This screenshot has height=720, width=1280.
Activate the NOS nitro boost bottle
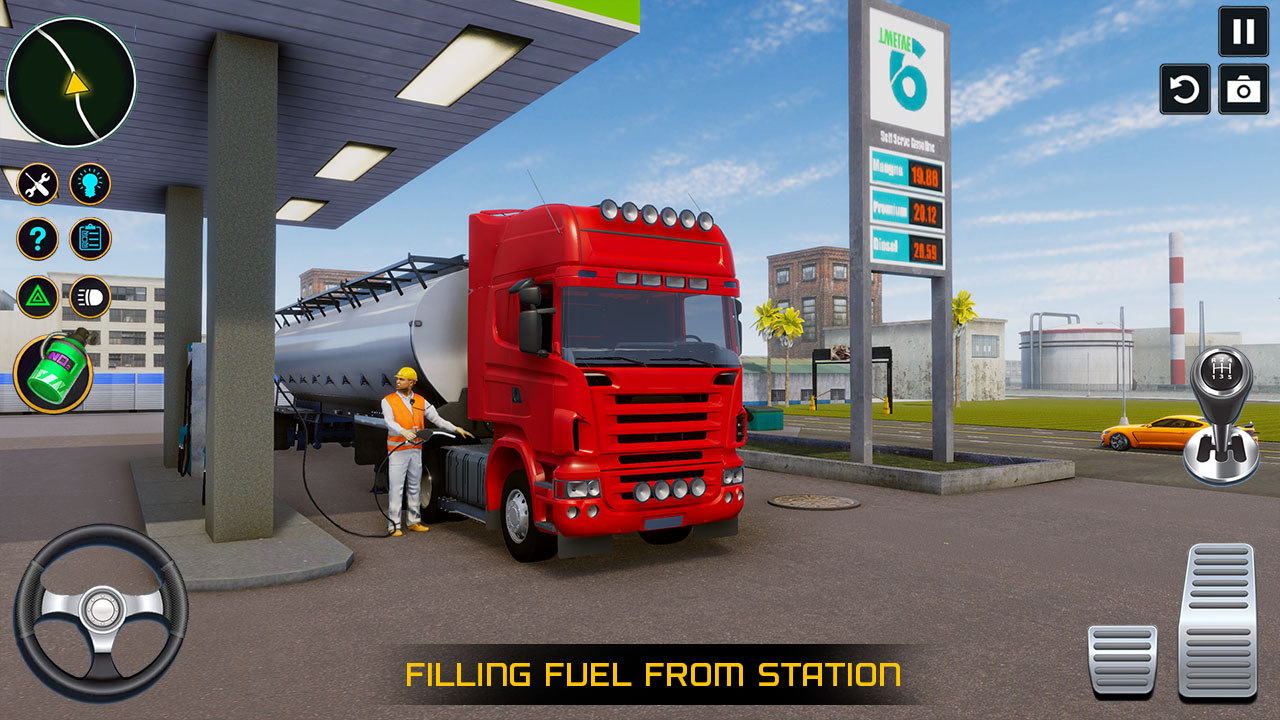tap(55, 370)
